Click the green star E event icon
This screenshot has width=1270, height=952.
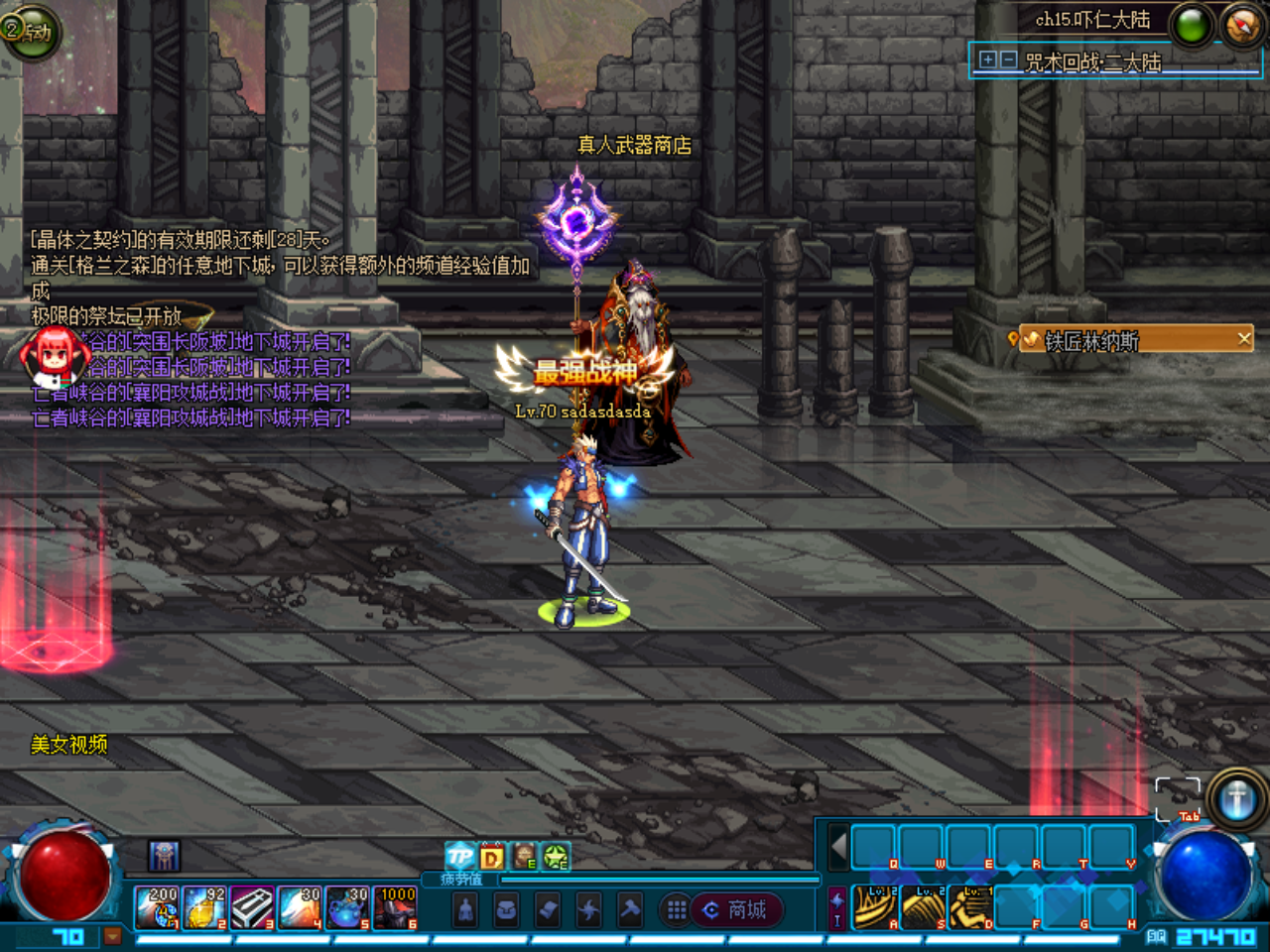click(x=556, y=856)
